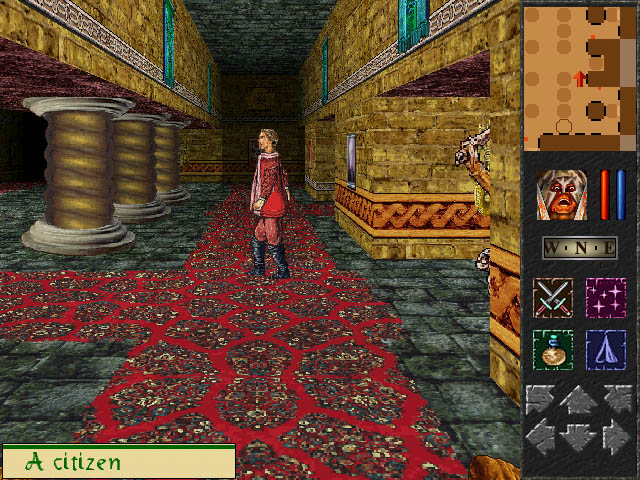640x480 pixels.
Task: Click the character face portrait
Action: (563, 195)
